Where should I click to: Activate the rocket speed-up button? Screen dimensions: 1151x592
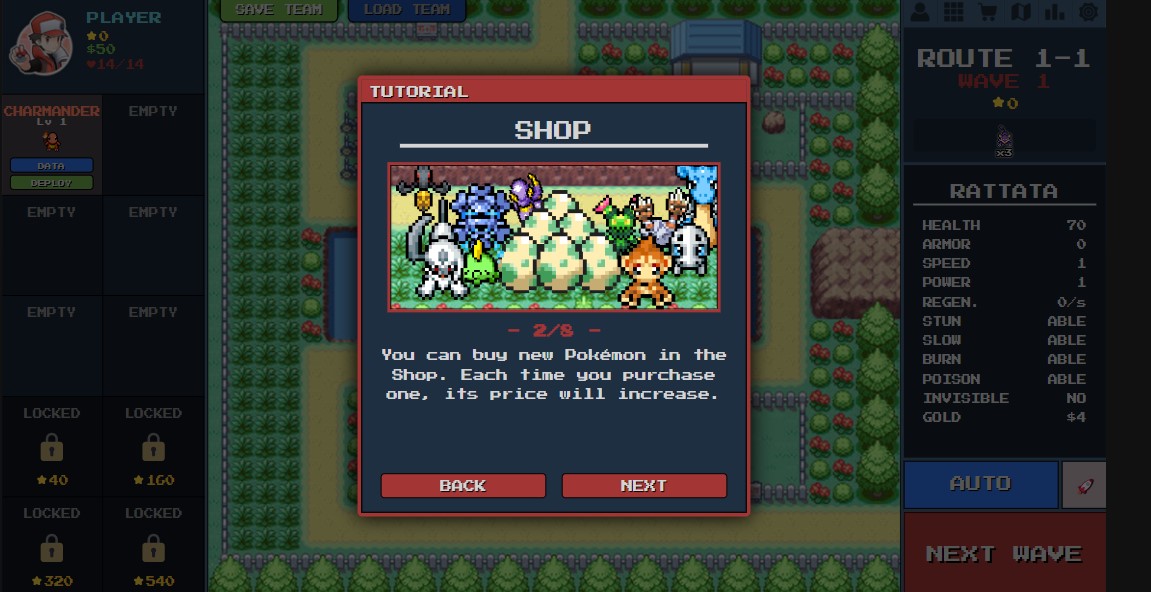pyautogui.click(x=1084, y=484)
